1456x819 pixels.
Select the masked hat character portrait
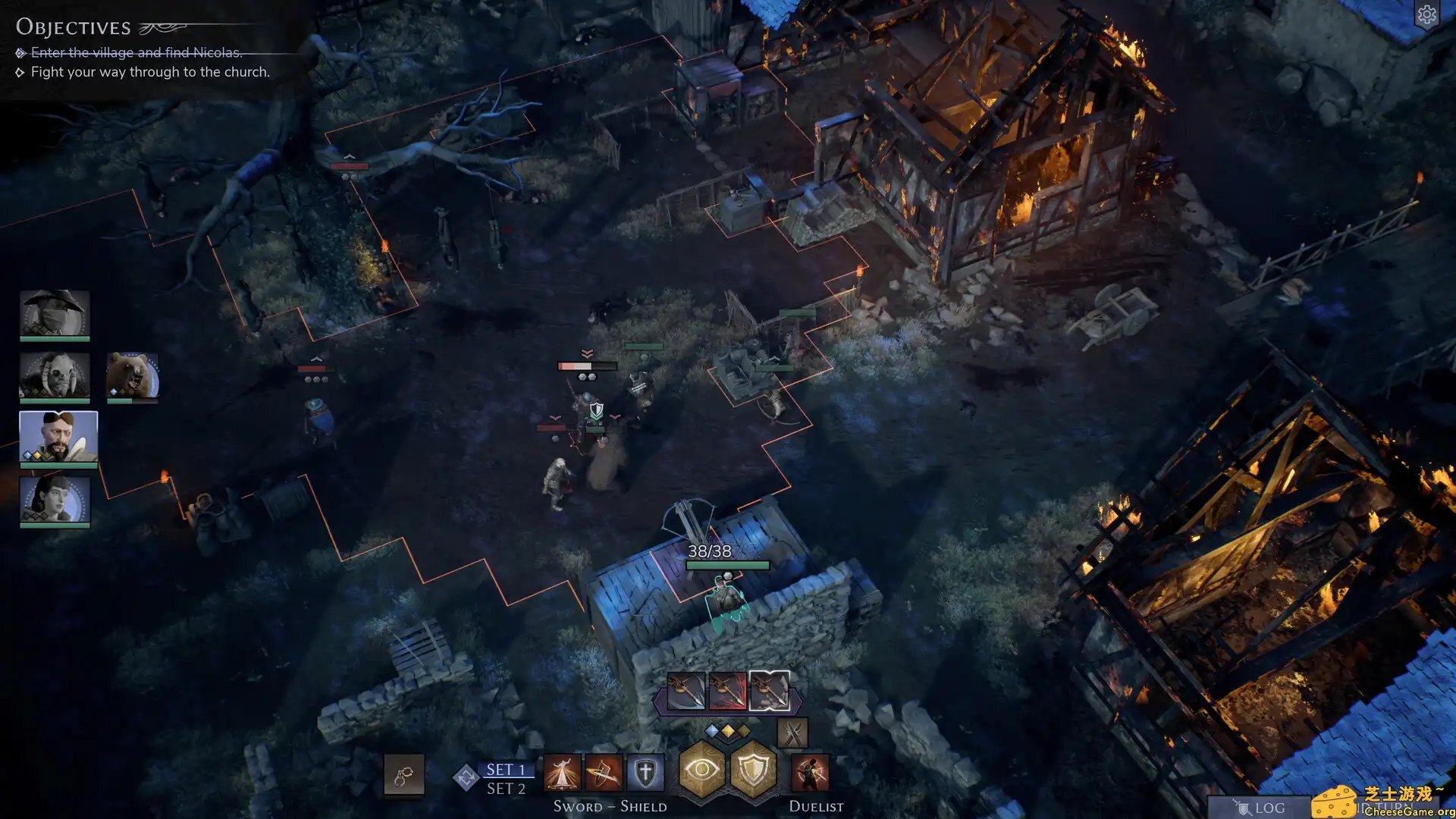click(55, 312)
